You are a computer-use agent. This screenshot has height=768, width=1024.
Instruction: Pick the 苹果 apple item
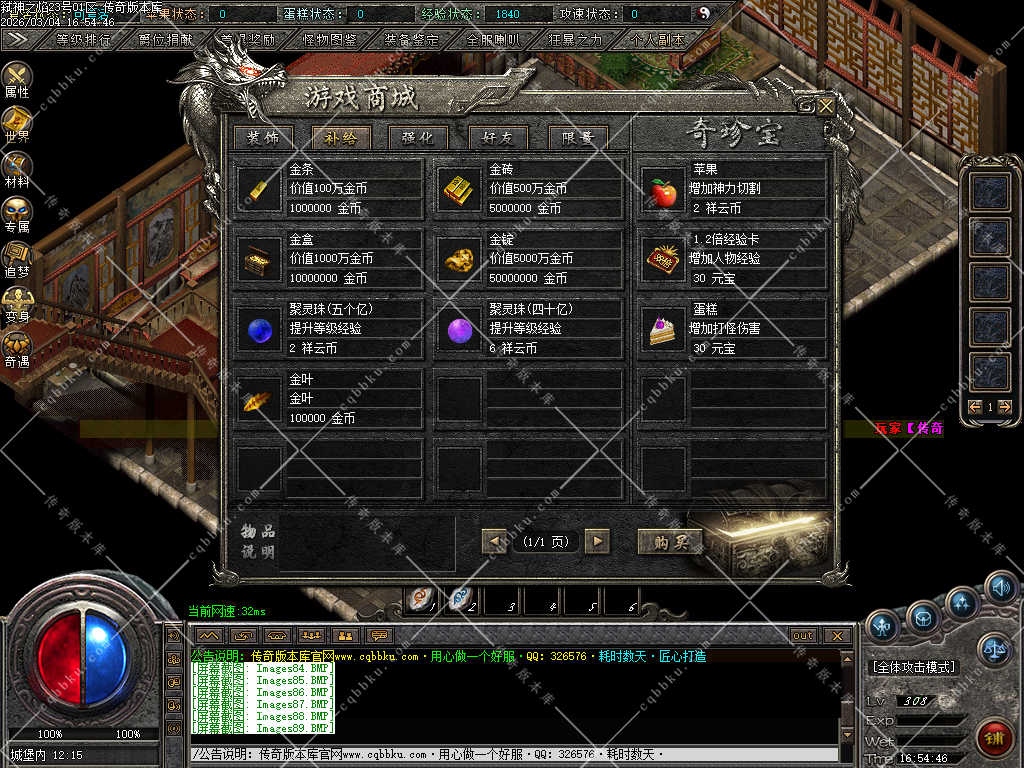pyautogui.click(x=663, y=189)
